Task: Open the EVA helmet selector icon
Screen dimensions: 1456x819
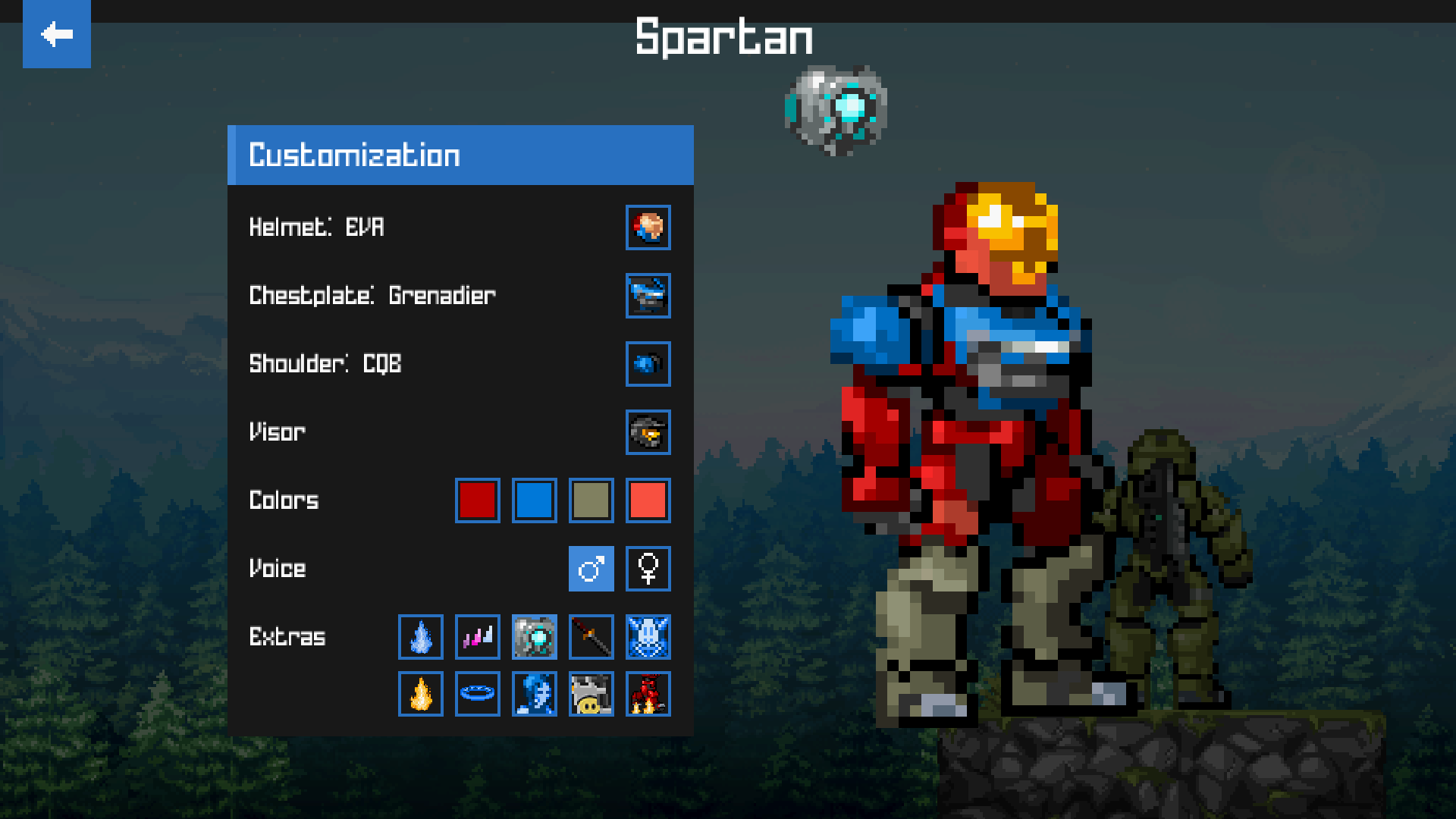Action: click(648, 228)
